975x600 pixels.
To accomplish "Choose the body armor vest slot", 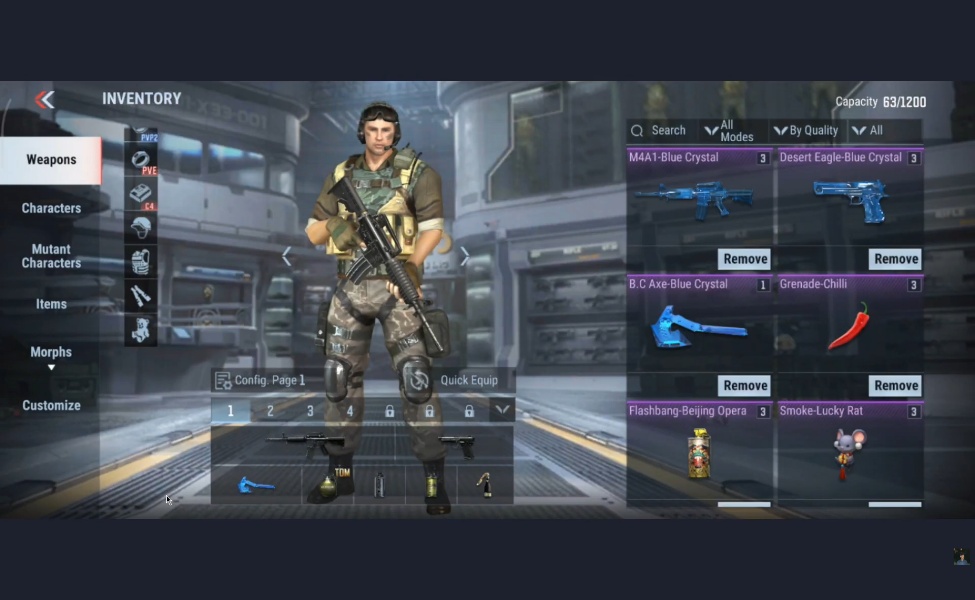I will 141,261.
